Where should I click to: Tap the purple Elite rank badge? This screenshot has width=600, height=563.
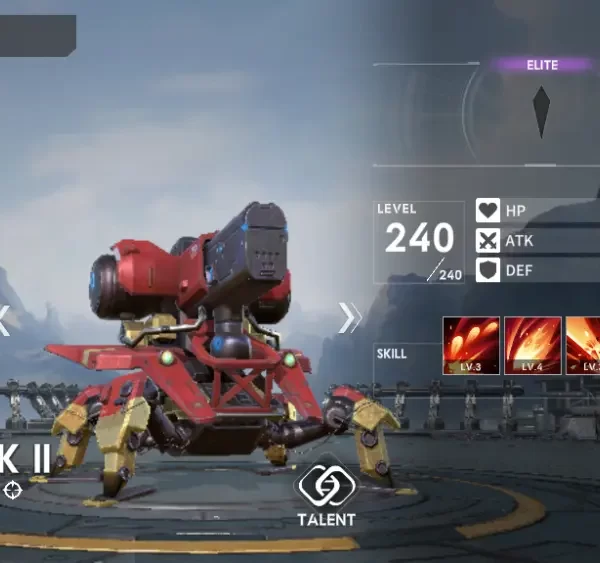(543, 65)
